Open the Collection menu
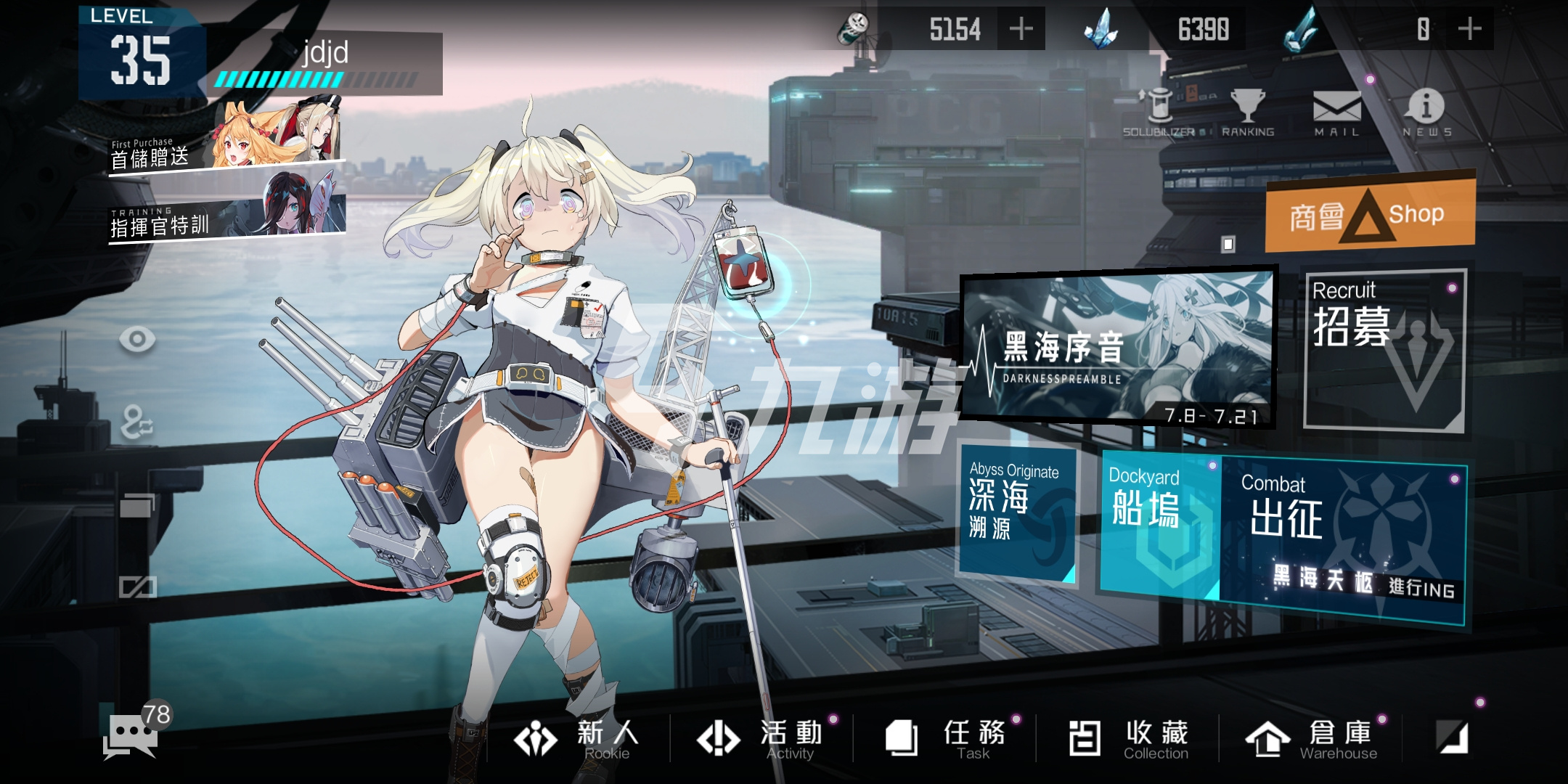The height and width of the screenshot is (784, 1568). click(1128, 739)
